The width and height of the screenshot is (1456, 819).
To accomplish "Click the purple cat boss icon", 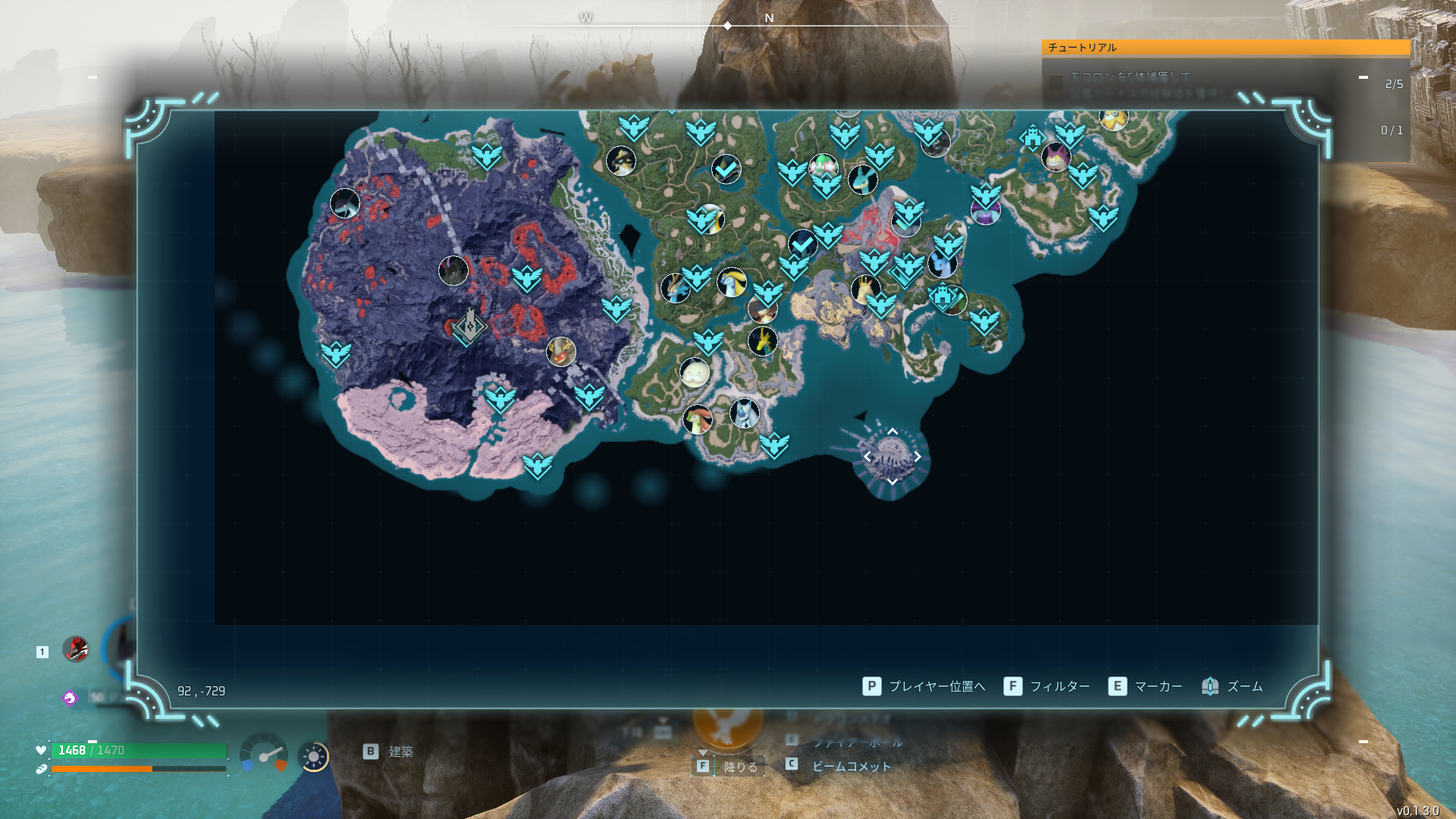I will coord(1056,157).
